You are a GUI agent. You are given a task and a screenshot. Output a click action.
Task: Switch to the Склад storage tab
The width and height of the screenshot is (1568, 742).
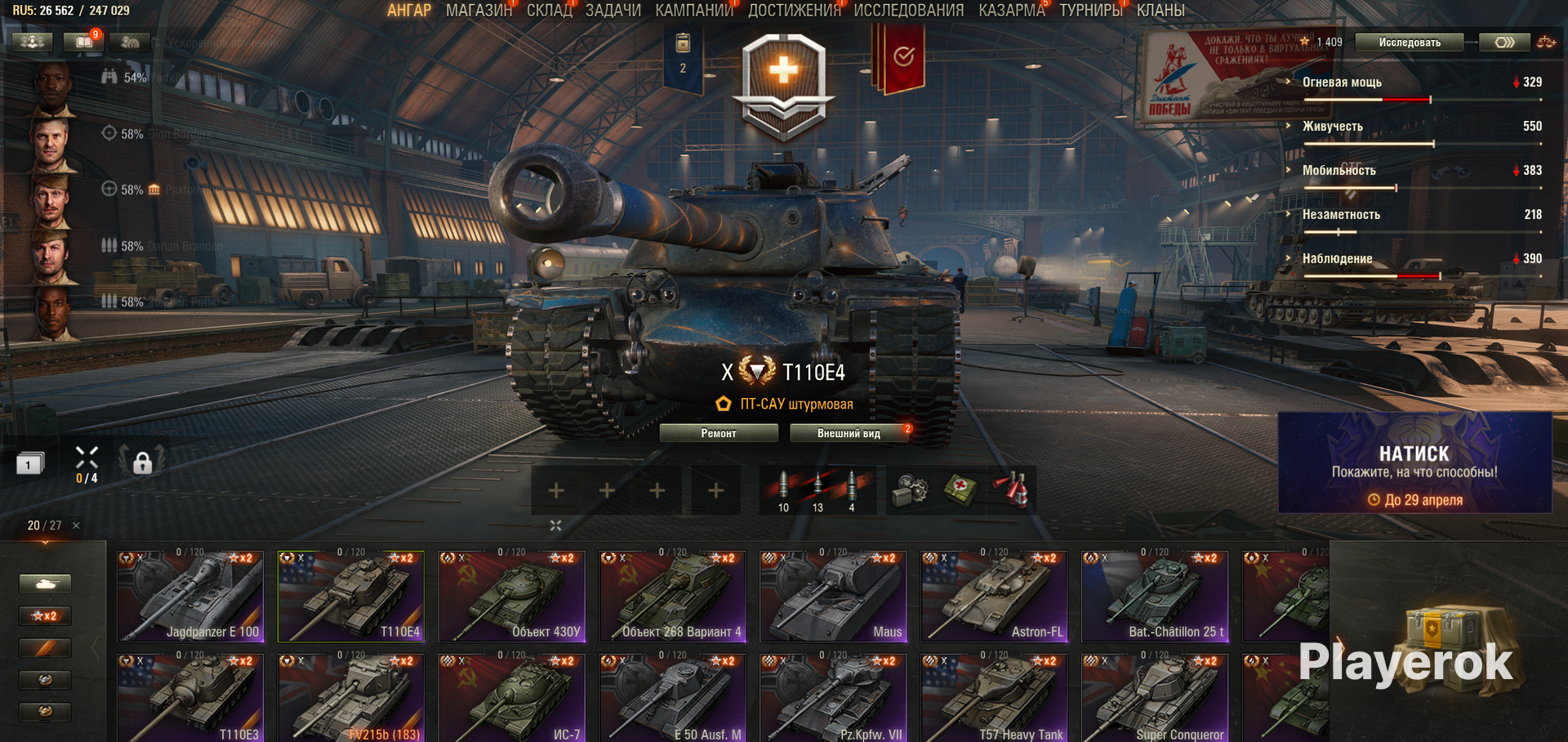549,11
